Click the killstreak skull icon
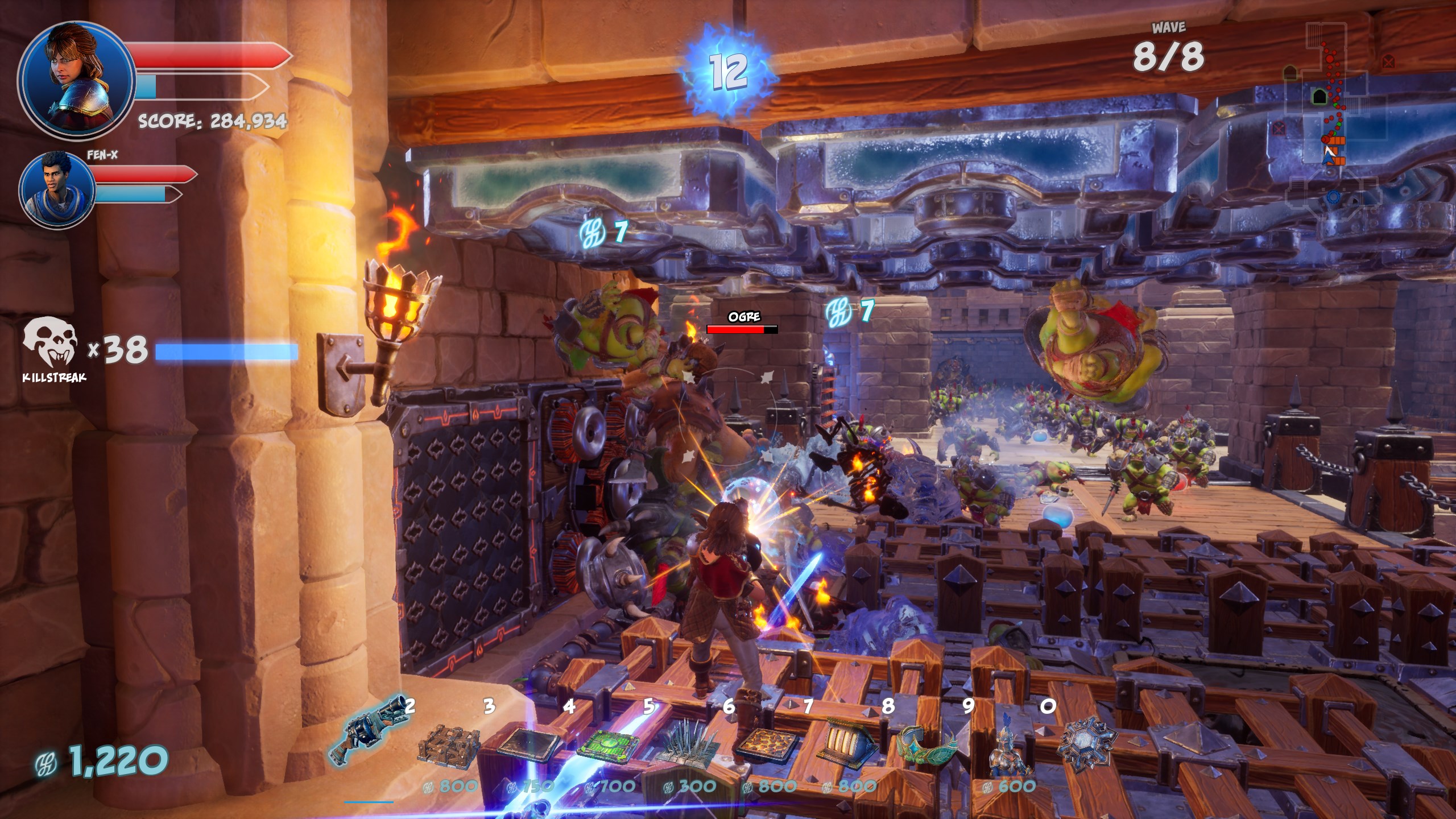This screenshot has height=819, width=1456. pyautogui.click(x=50, y=344)
